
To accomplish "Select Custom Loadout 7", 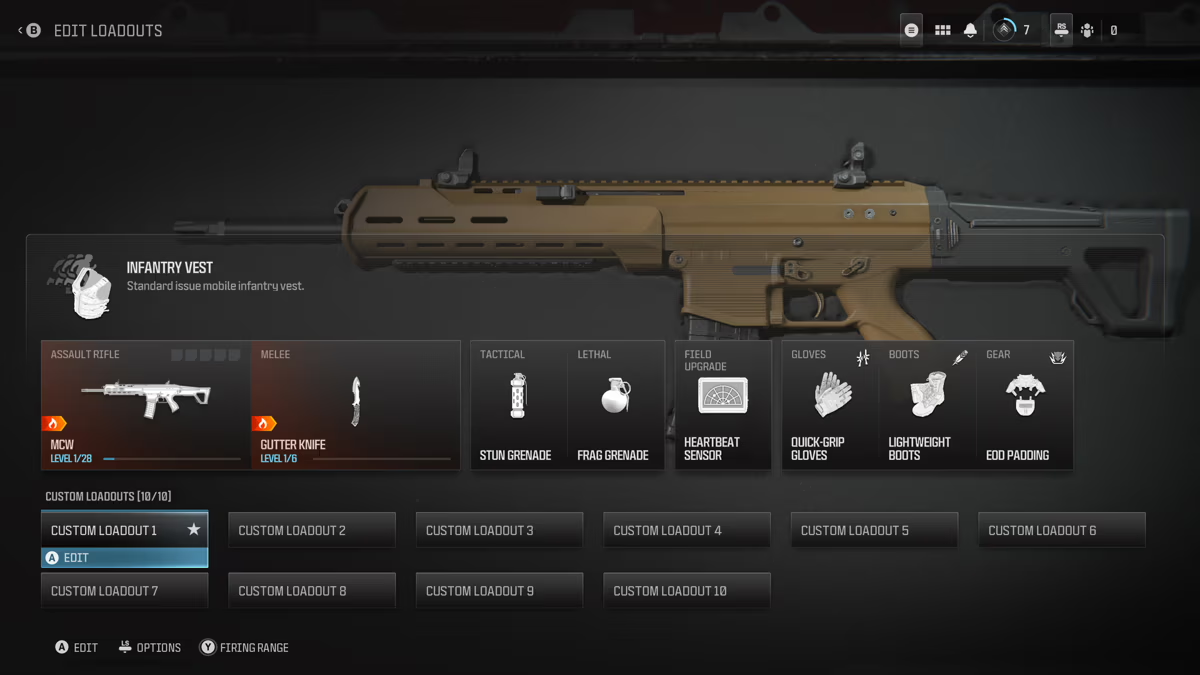I will [x=124, y=591].
